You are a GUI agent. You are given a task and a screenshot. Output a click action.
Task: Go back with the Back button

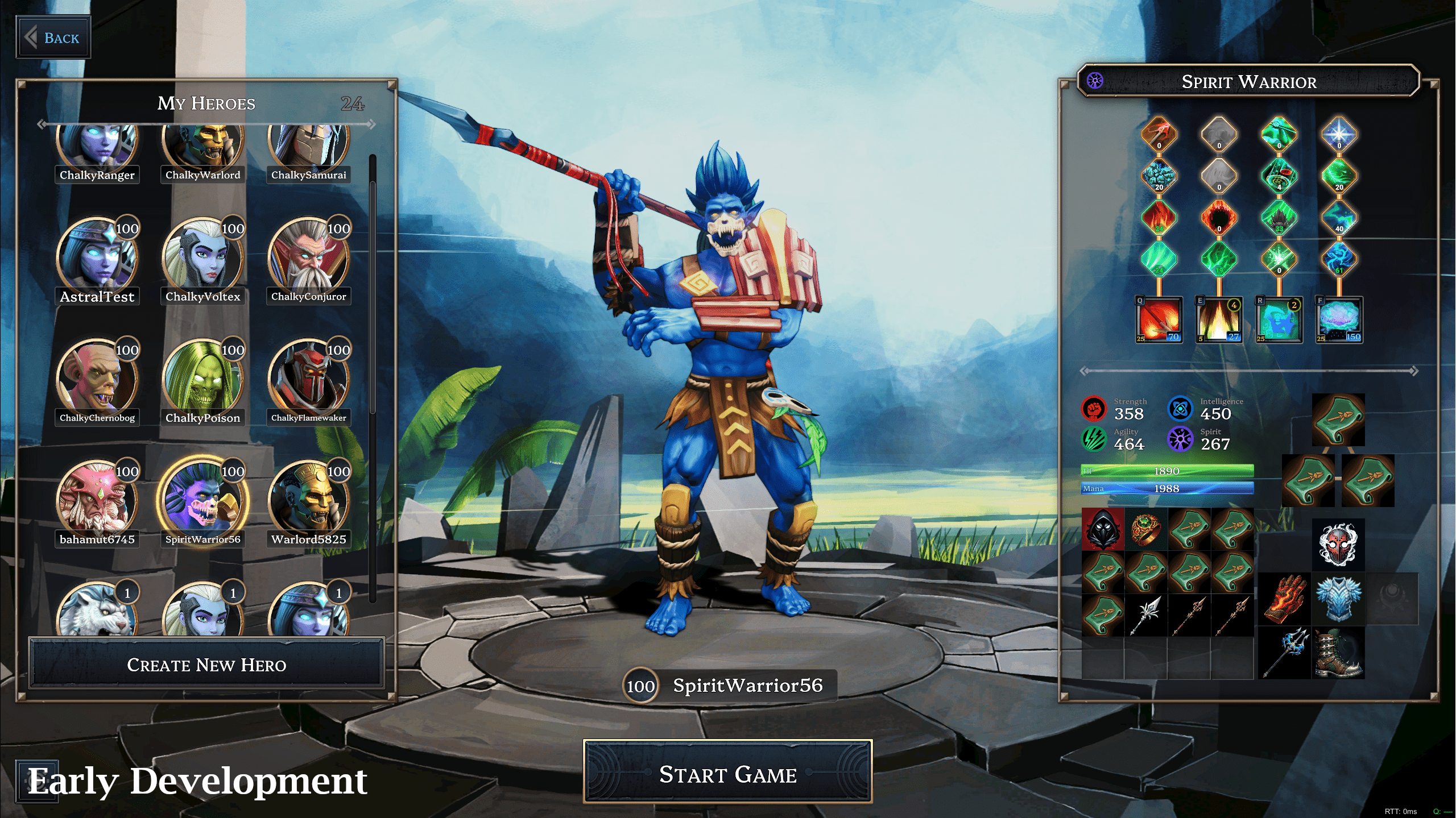[53, 38]
